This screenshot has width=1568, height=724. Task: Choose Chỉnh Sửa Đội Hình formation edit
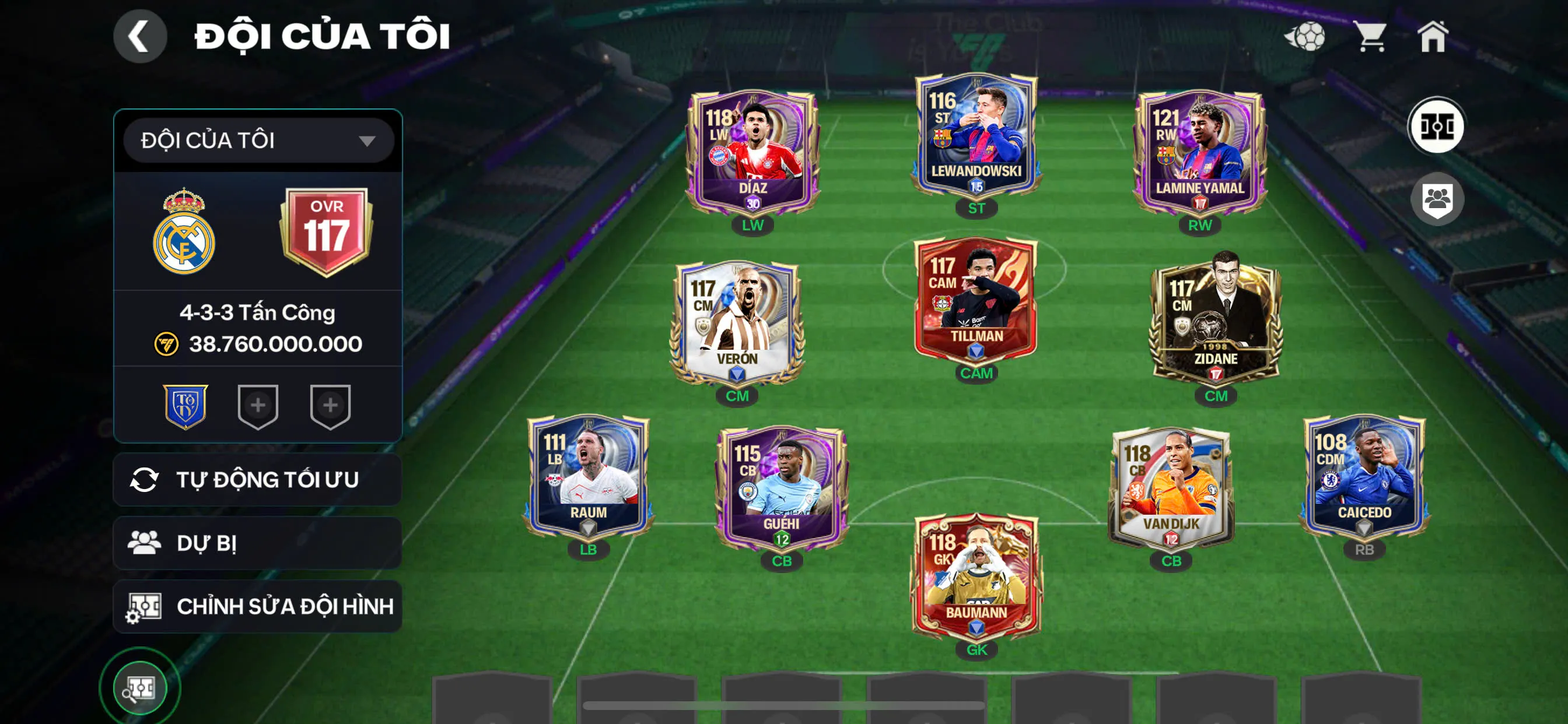tap(257, 606)
